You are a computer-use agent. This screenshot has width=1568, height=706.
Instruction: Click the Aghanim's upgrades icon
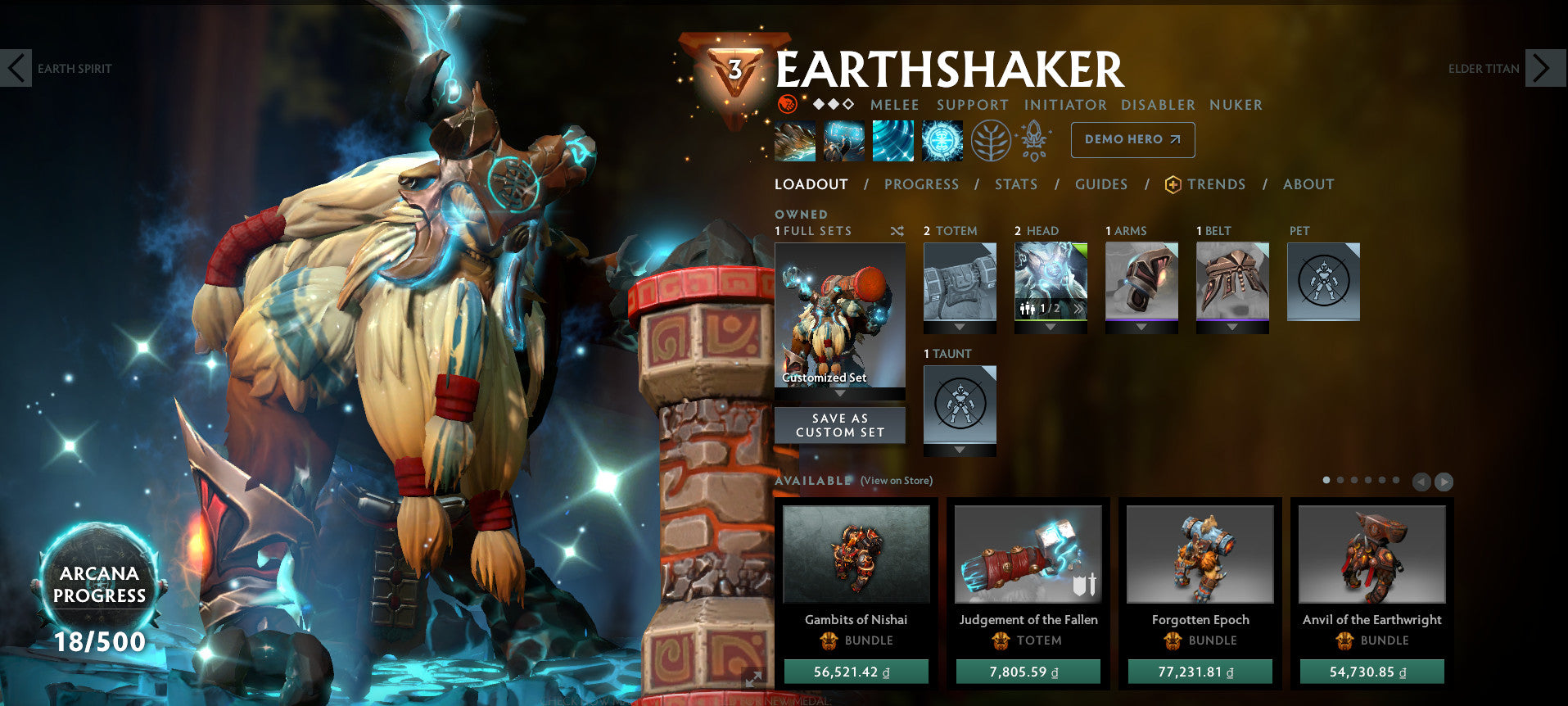(x=1035, y=139)
